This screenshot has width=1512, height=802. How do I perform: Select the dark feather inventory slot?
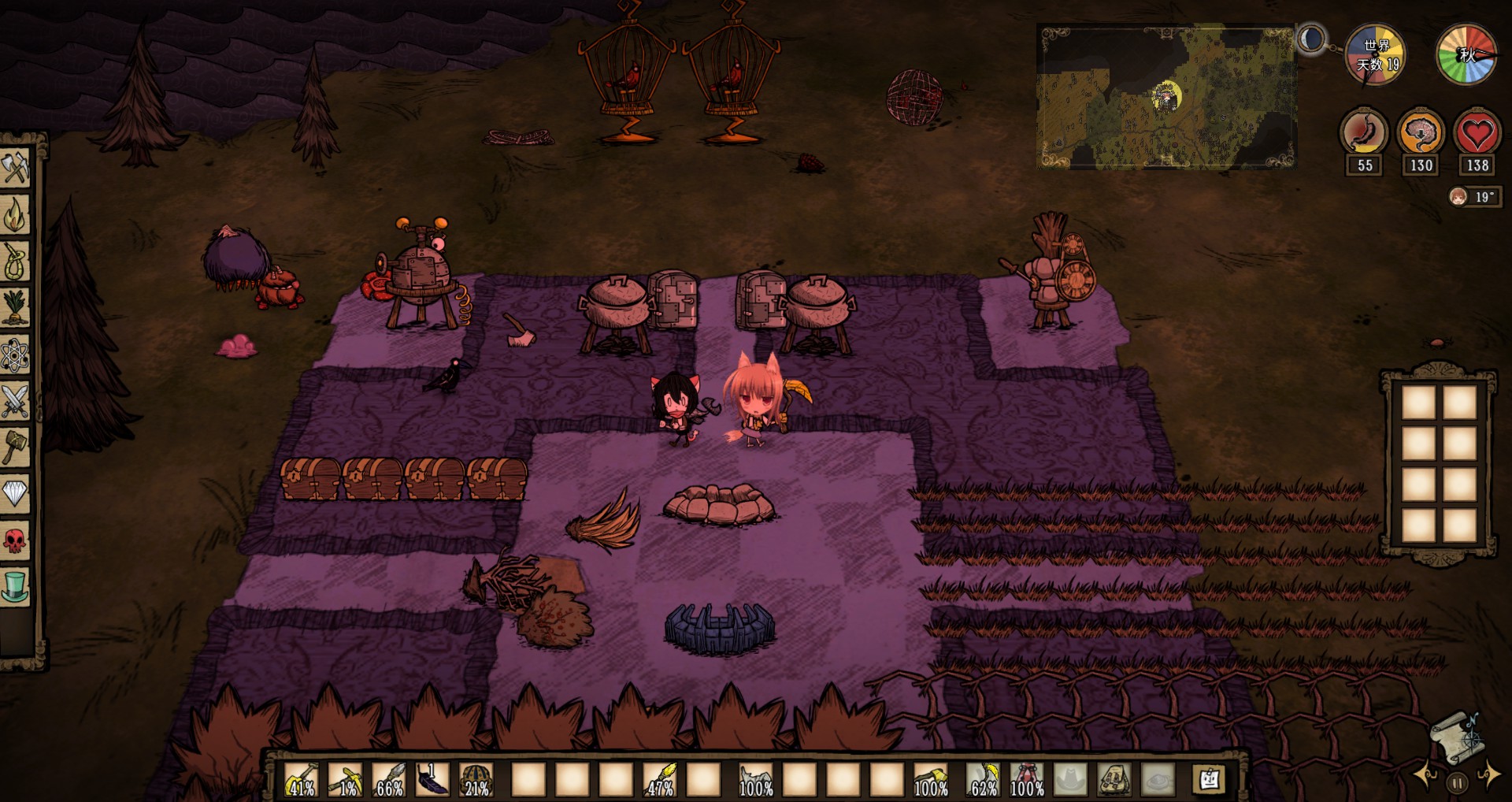point(432,779)
